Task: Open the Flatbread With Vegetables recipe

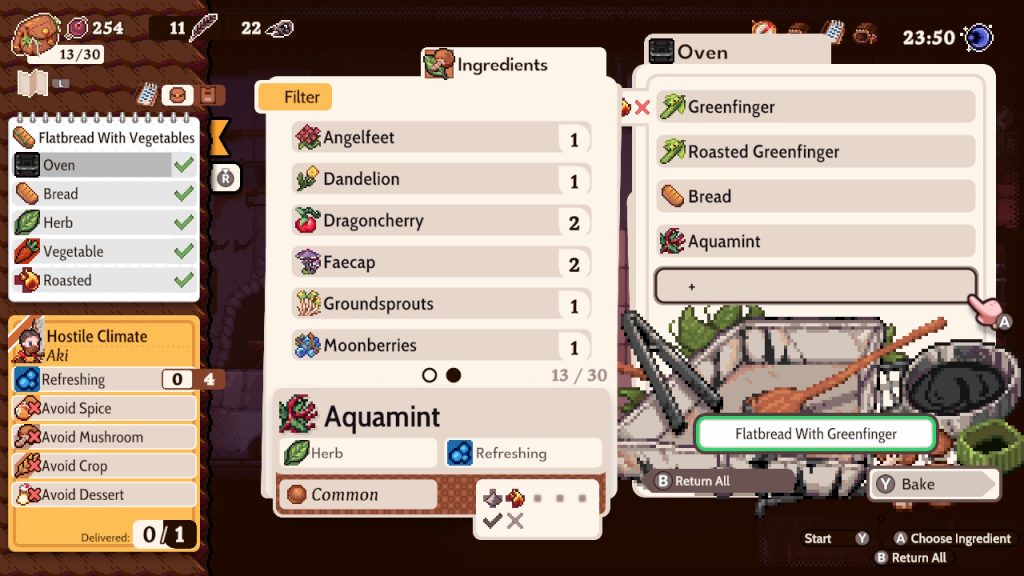Action: pos(105,137)
